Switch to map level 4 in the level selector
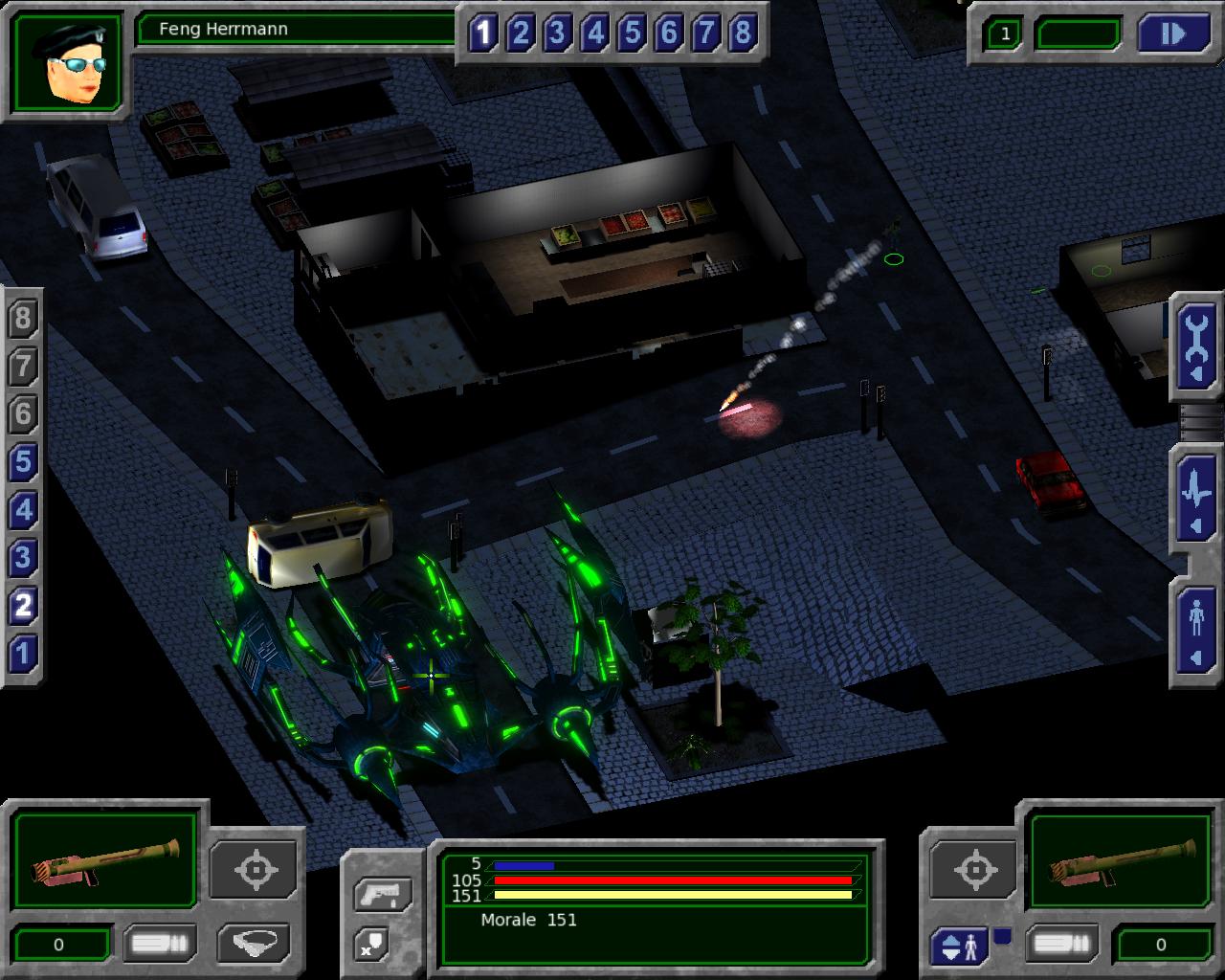Viewport: 1225px width, 980px height. coord(23,511)
